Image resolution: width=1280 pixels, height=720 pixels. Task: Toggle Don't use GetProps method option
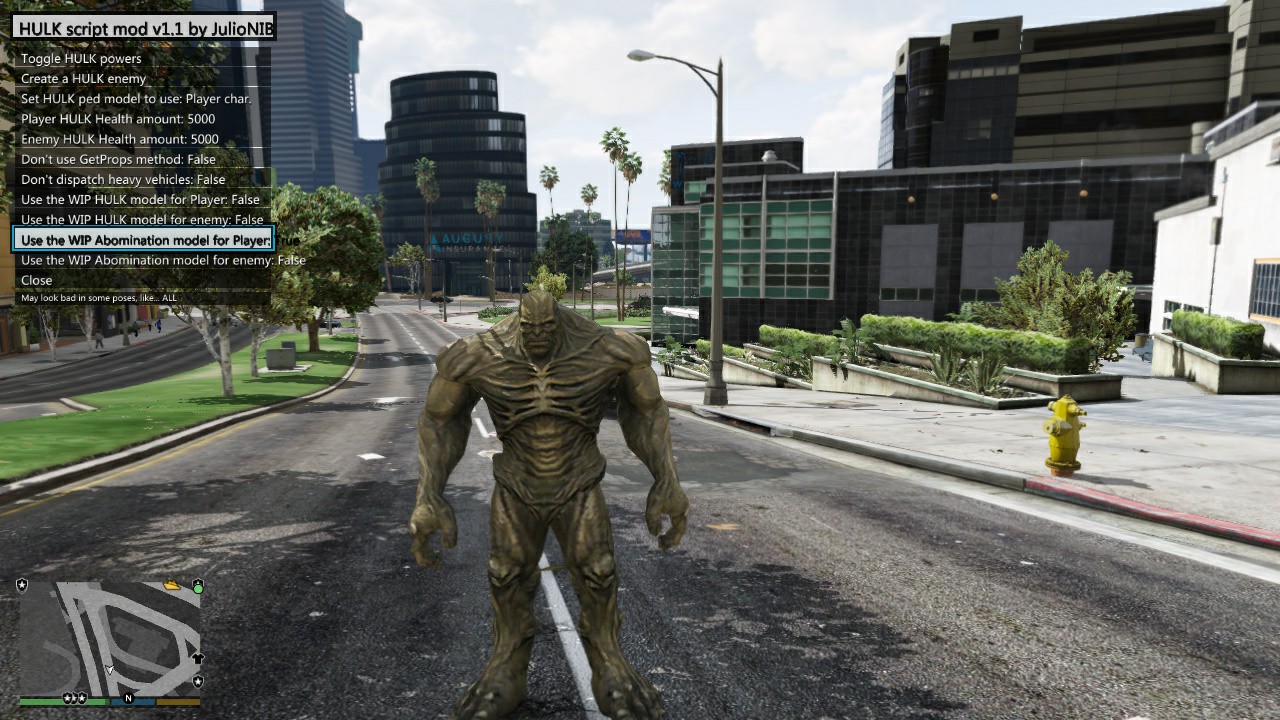pos(118,159)
